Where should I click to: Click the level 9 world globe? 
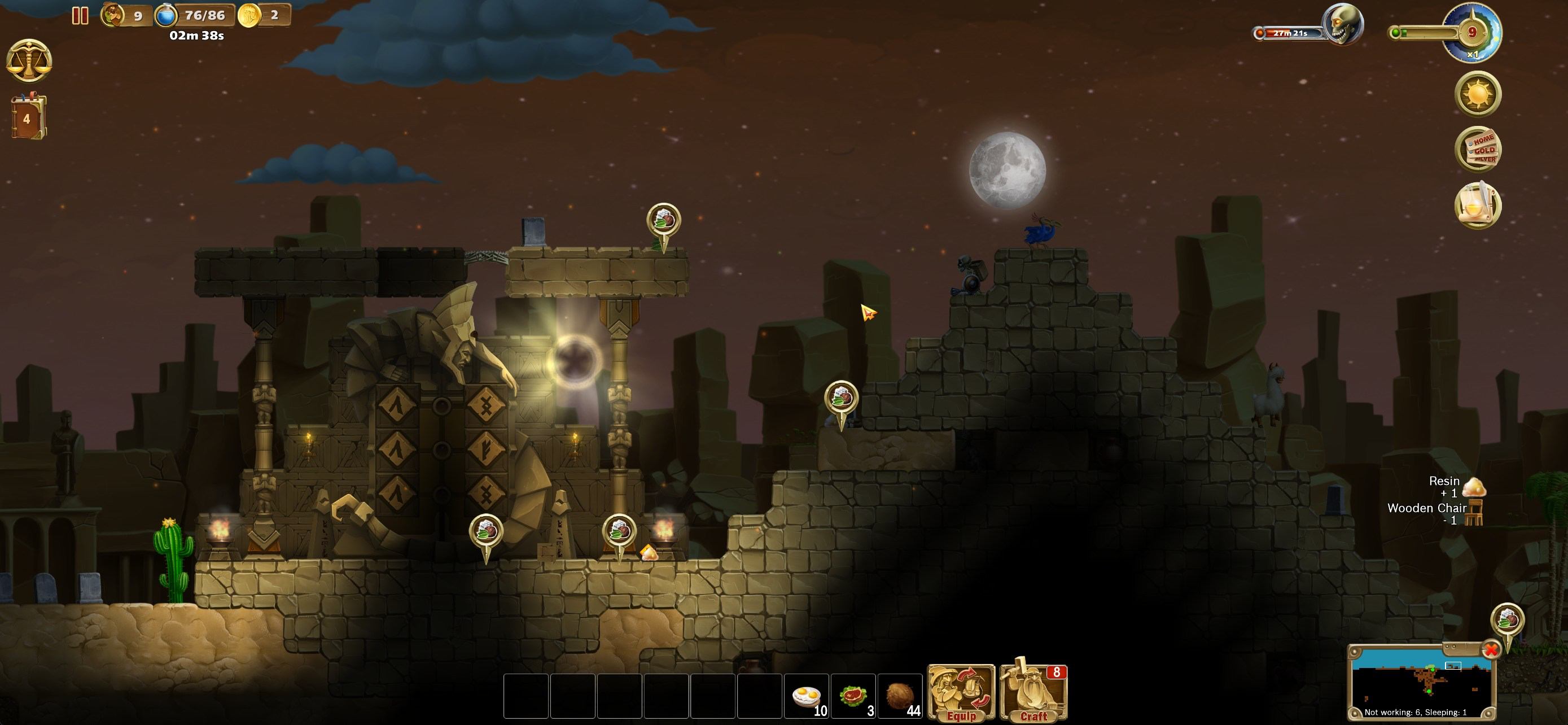[x=1472, y=33]
